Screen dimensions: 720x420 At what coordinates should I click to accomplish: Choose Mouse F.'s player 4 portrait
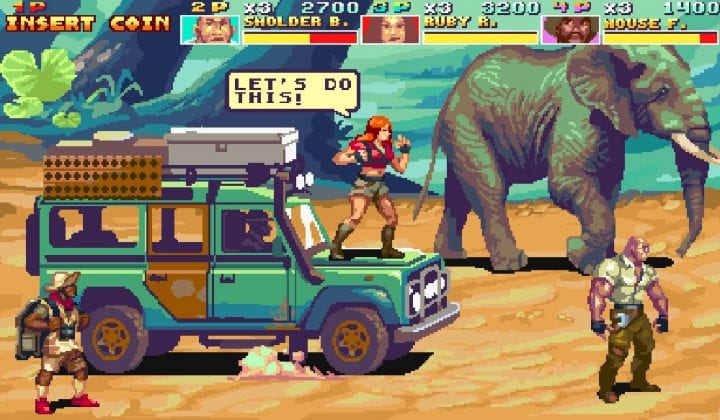click(570, 29)
